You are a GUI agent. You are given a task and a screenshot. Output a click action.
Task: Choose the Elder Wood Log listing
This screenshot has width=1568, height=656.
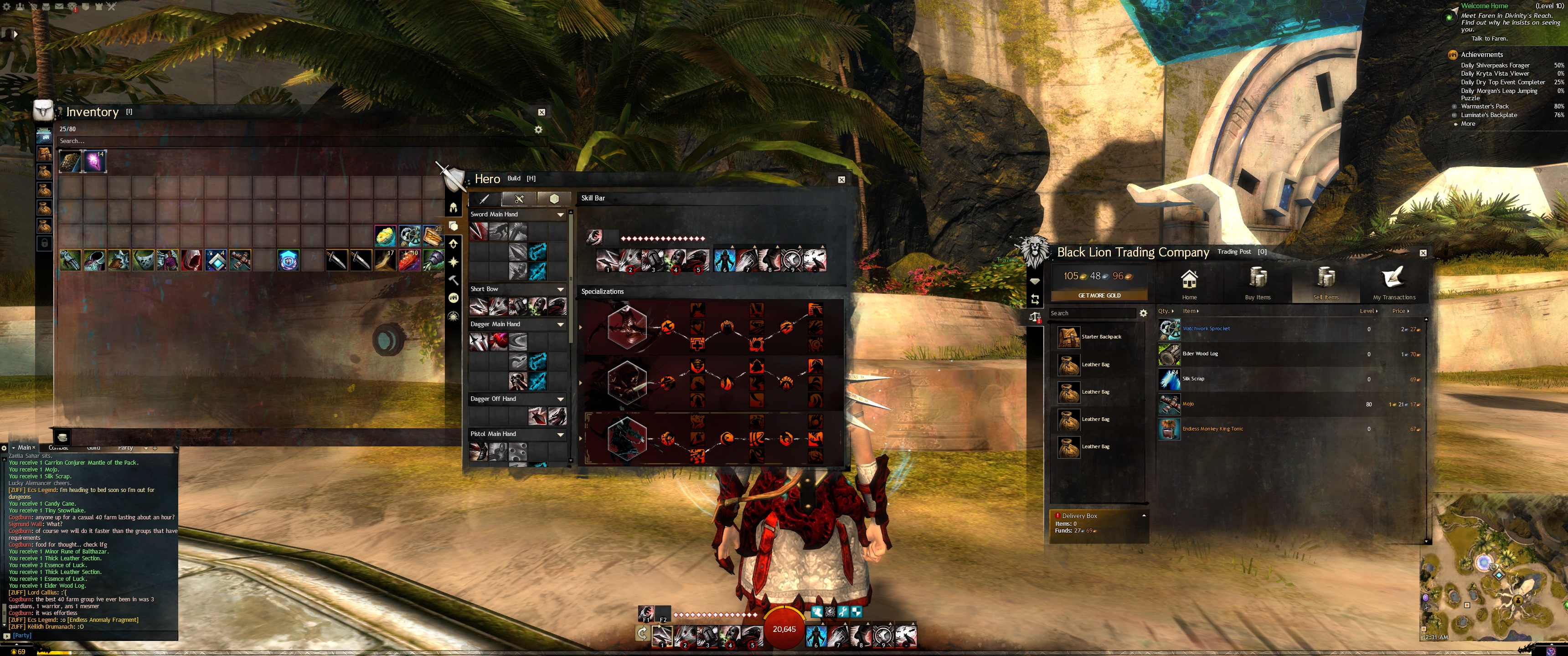[x=1200, y=354]
